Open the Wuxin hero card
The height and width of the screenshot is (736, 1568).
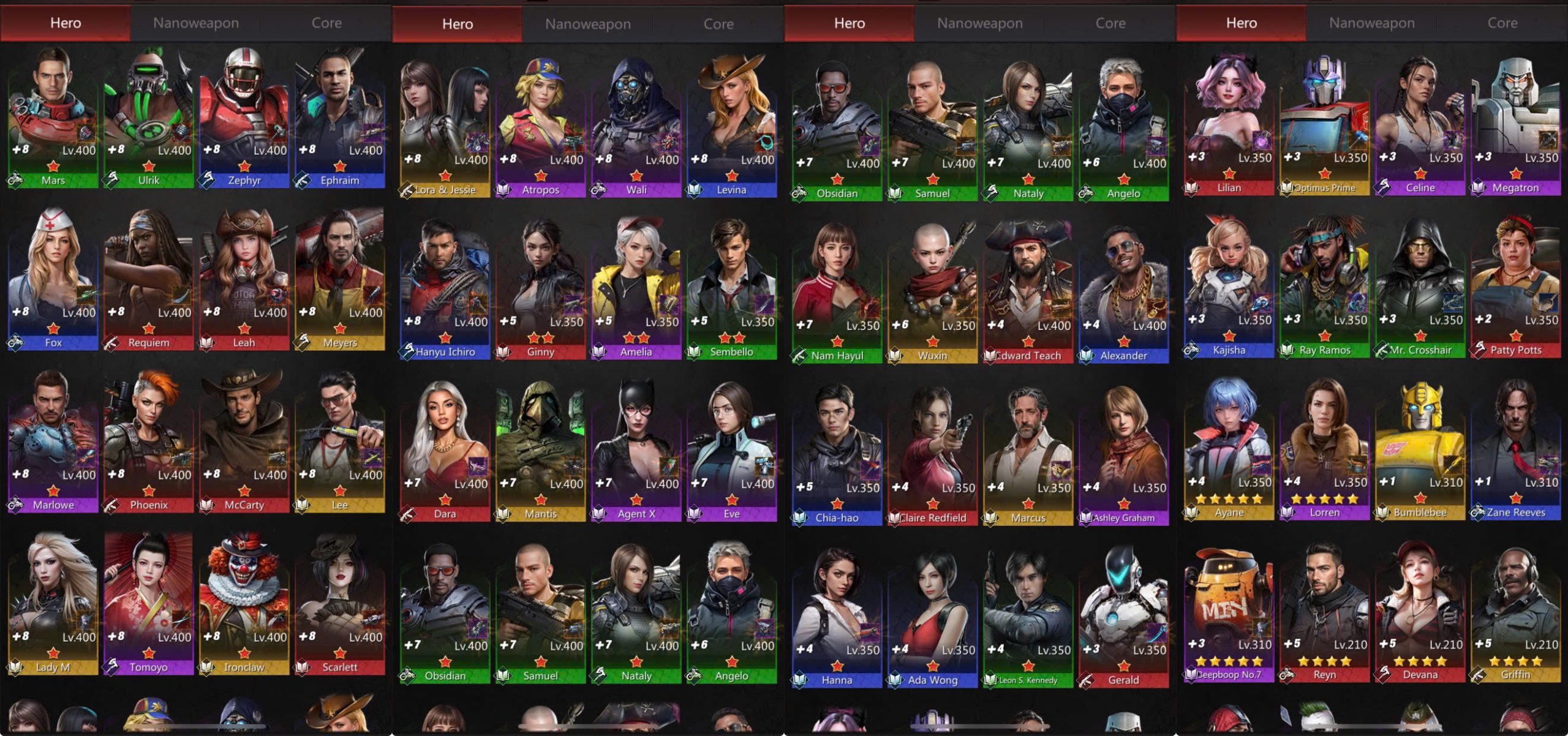(x=933, y=291)
